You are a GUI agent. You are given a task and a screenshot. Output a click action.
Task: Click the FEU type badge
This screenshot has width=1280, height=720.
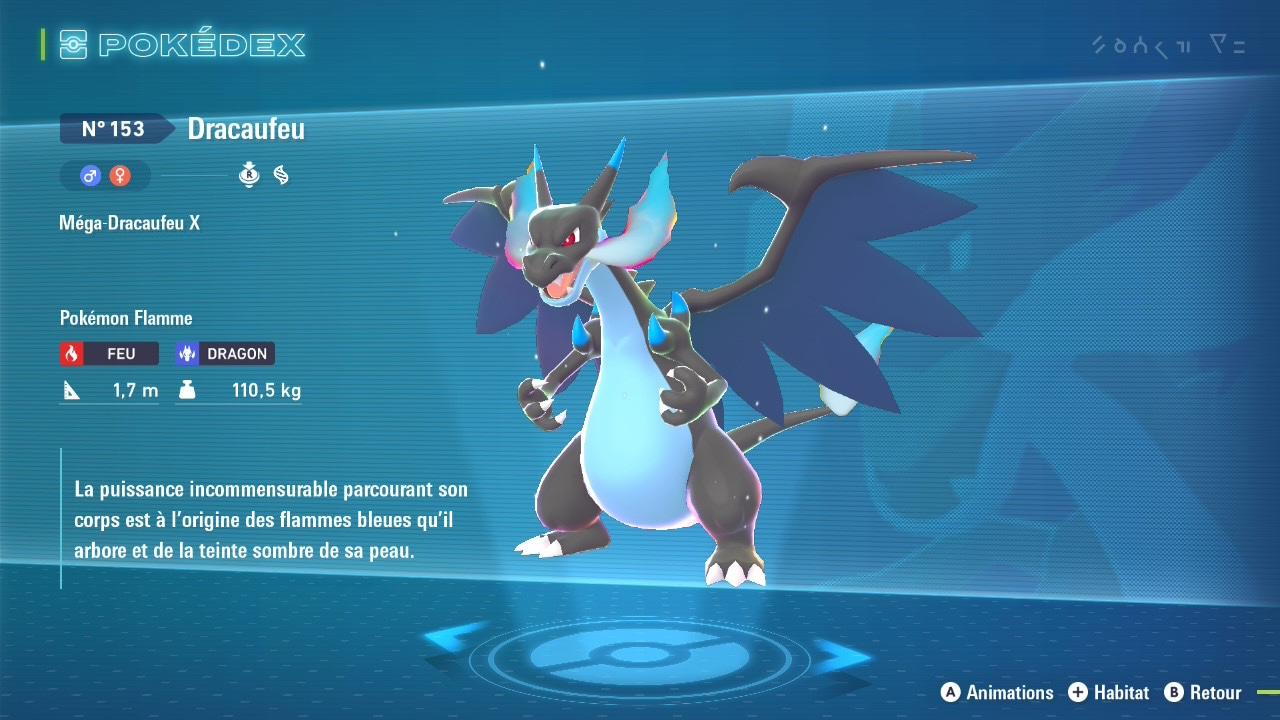coord(109,354)
